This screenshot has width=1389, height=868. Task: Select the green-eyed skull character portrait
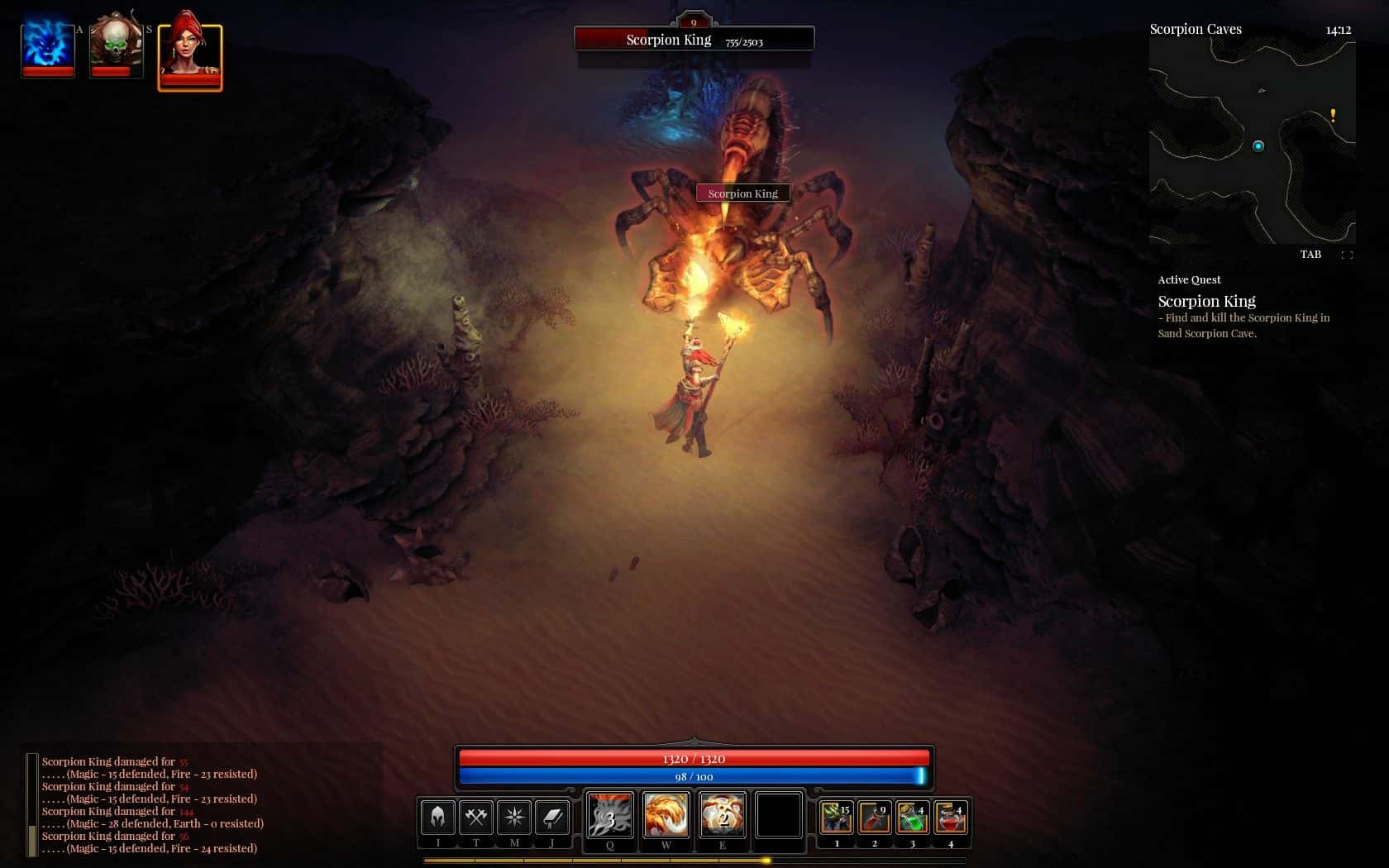(116, 45)
